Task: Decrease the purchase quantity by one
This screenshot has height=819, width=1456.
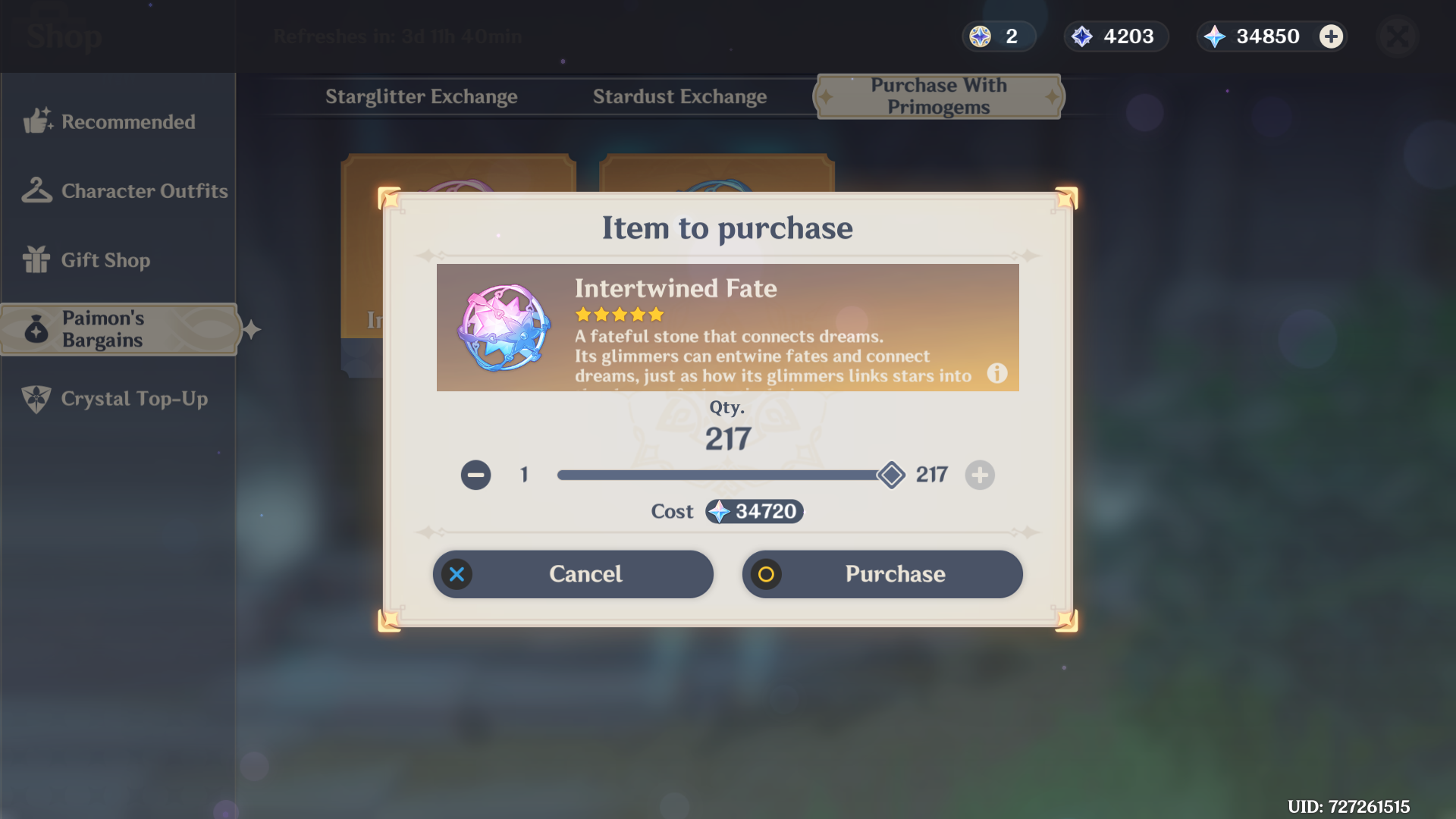Action: click(475, 475)
